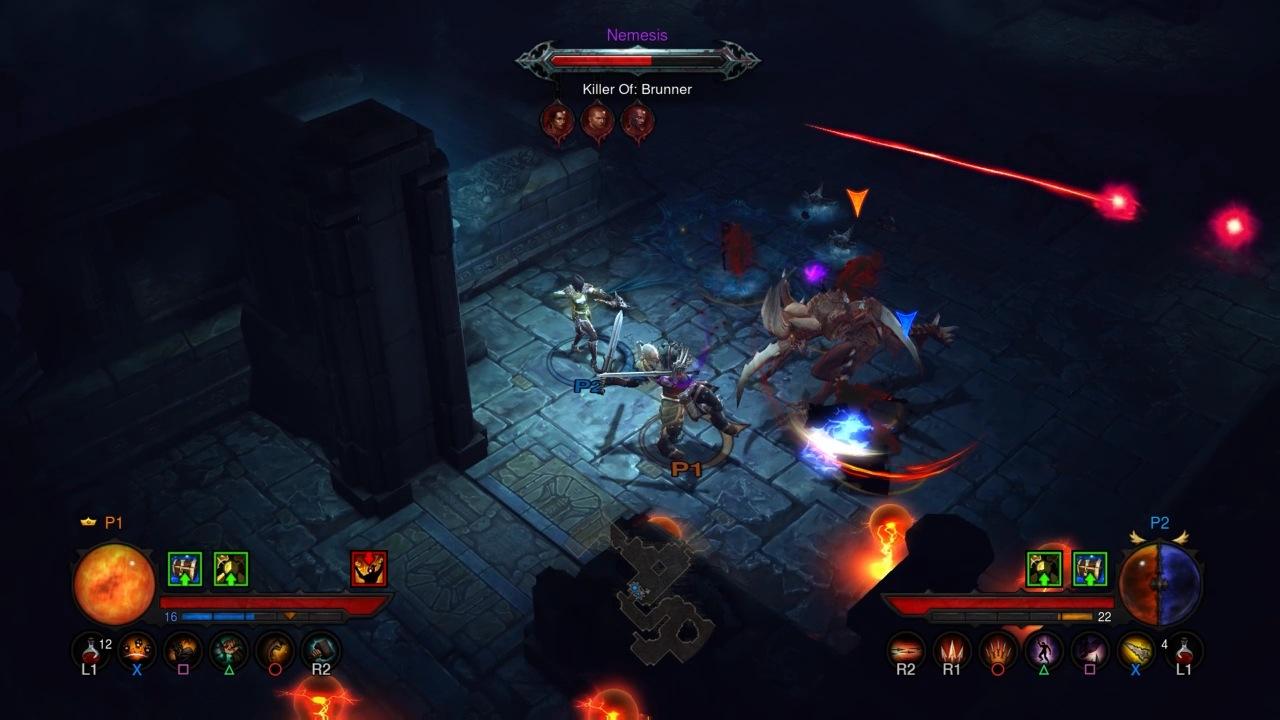Cast P2's purple silhouette figure skill
The width and height of the screenshot is (1280, 720).
pos(1044,651)
